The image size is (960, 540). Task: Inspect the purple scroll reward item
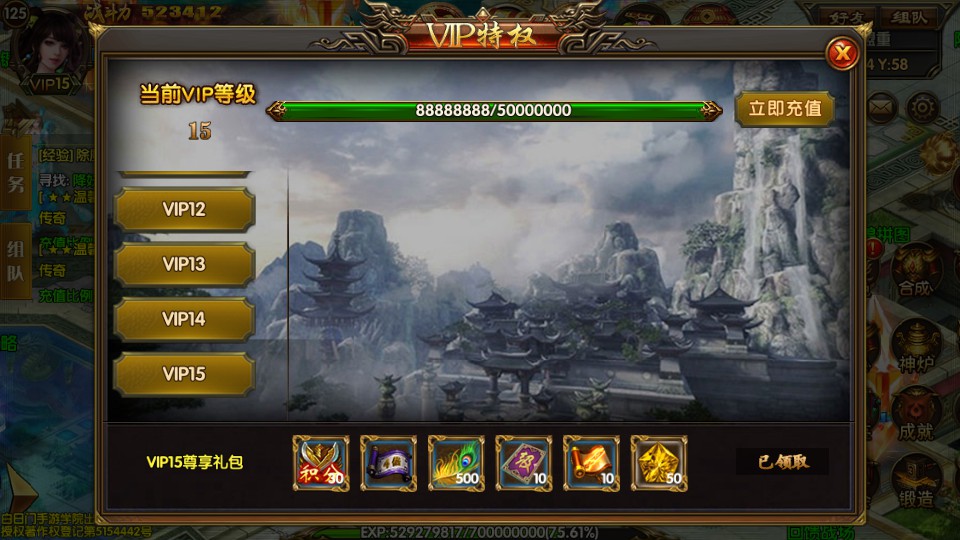point(389,463)
